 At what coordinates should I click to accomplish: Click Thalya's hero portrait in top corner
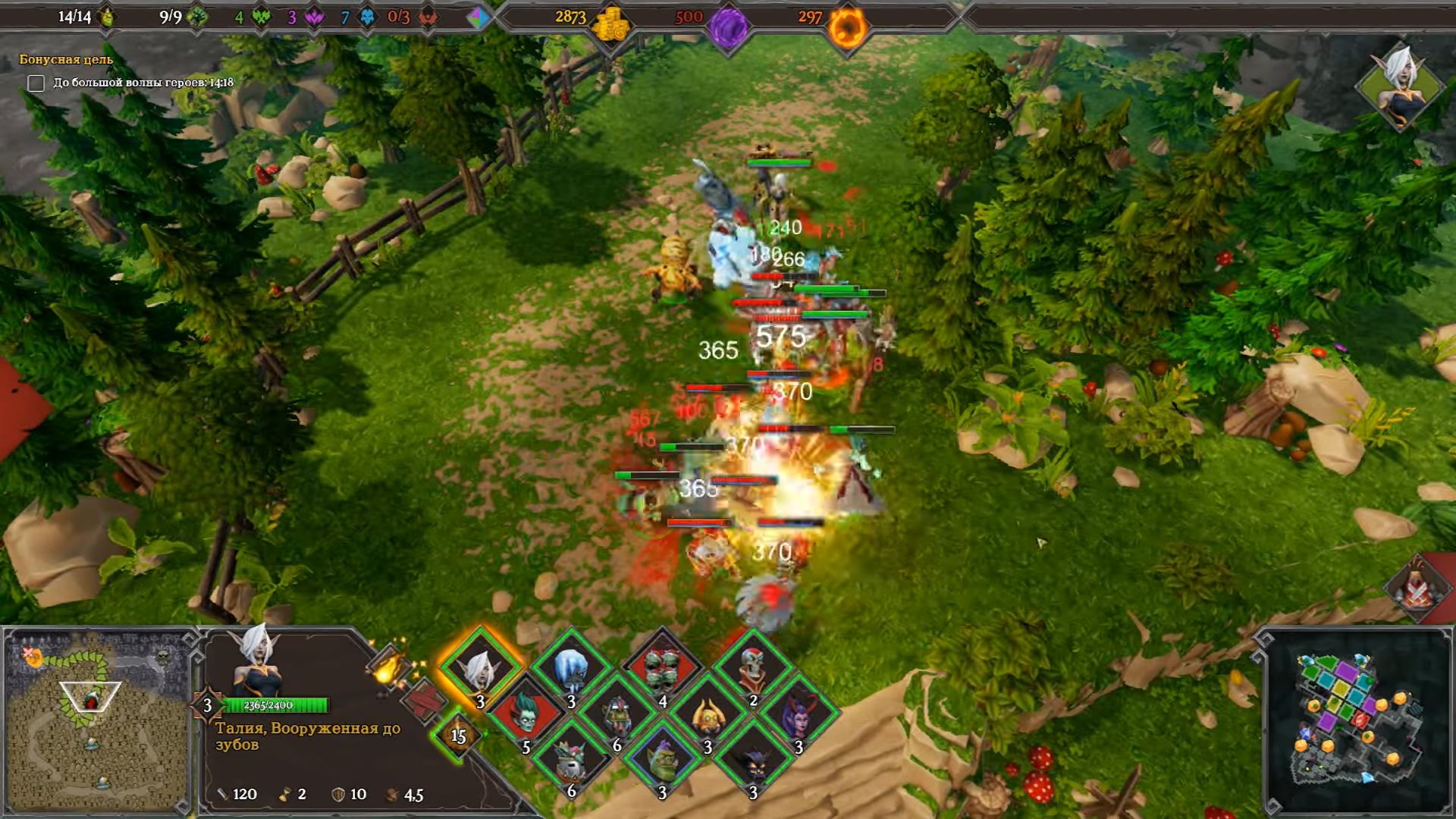click(x=1399, y=85)
